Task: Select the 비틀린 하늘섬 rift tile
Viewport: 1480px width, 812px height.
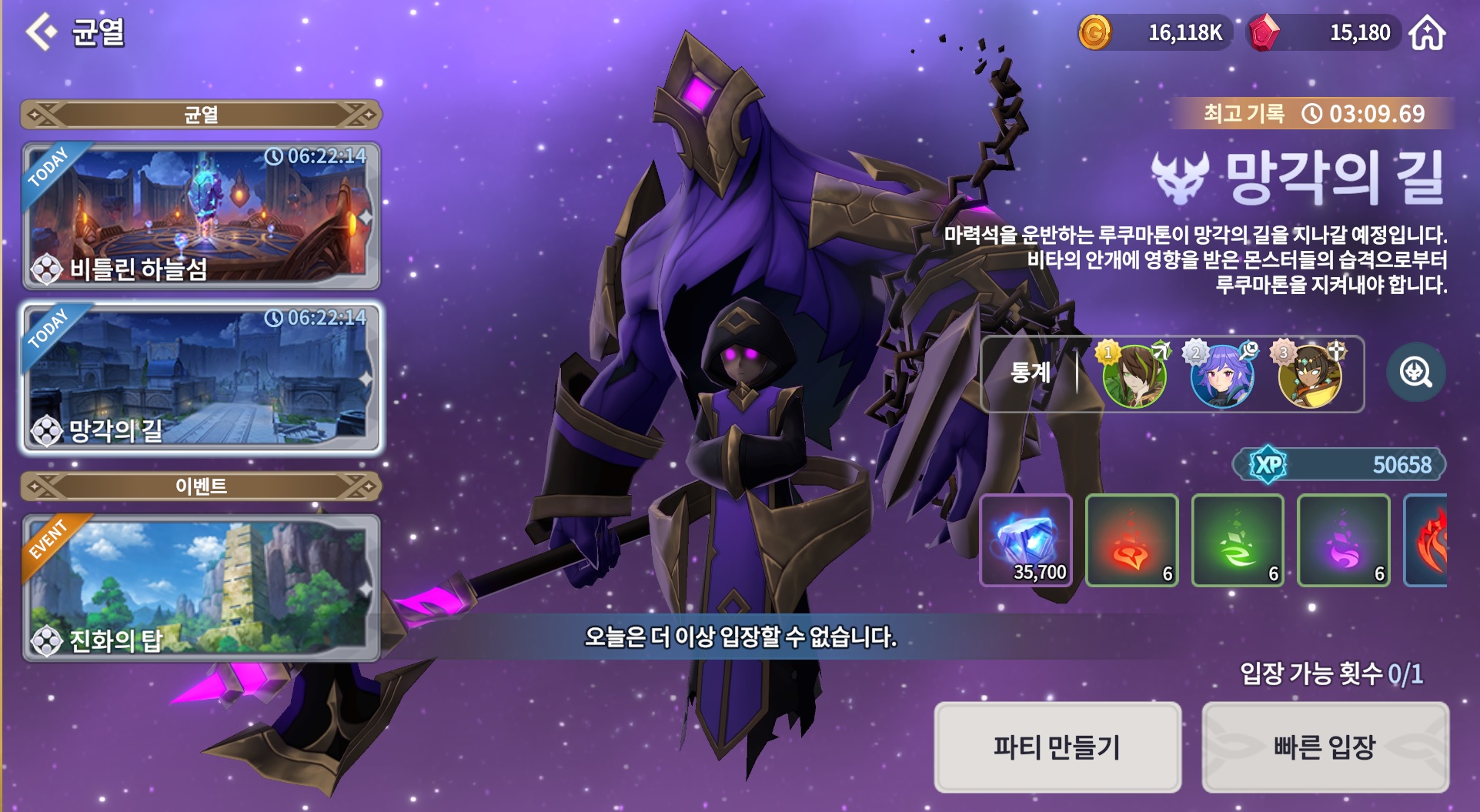Action: (201, 215)
